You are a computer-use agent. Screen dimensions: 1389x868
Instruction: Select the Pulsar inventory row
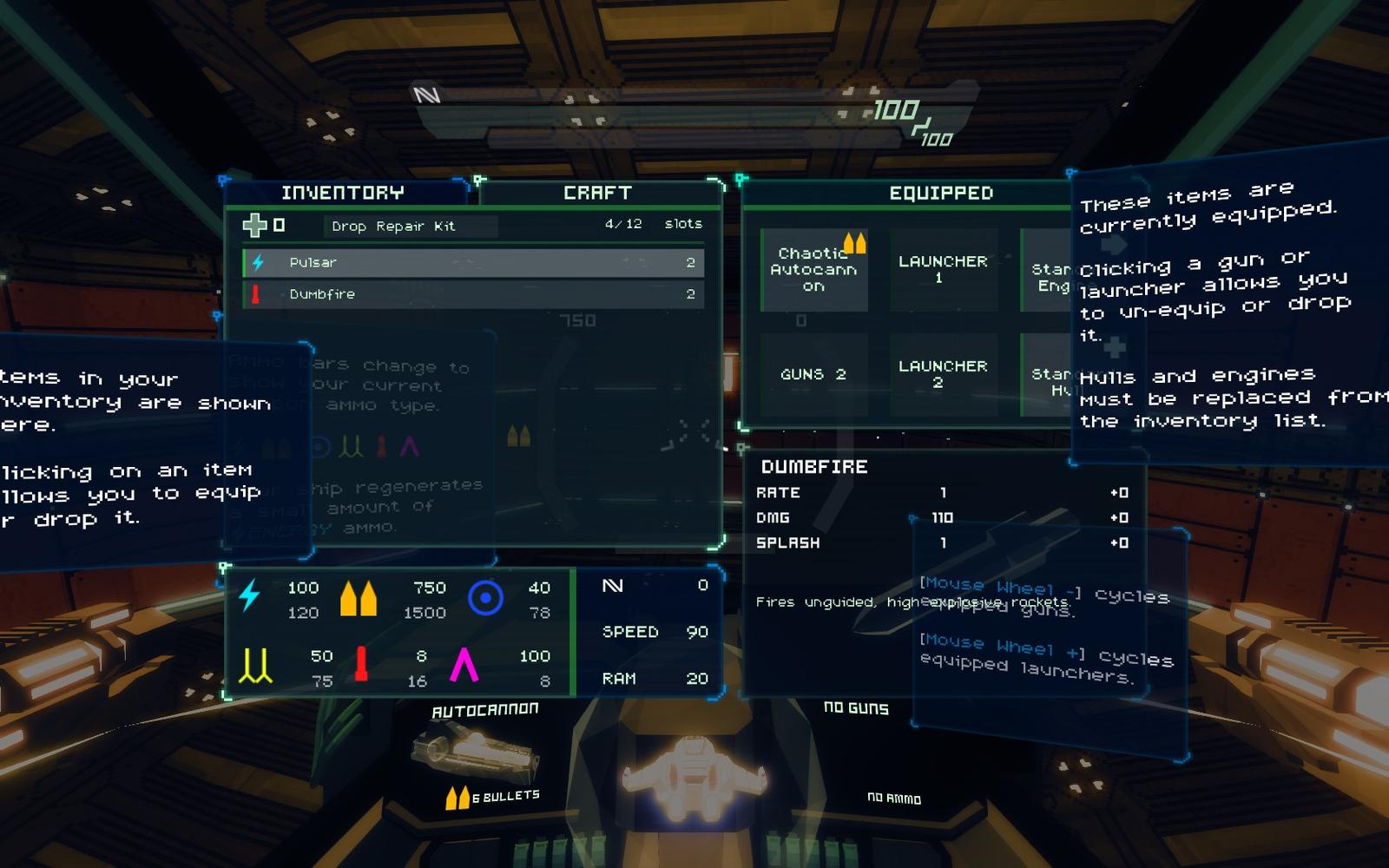pyautogui.click(x=473, y=262)
